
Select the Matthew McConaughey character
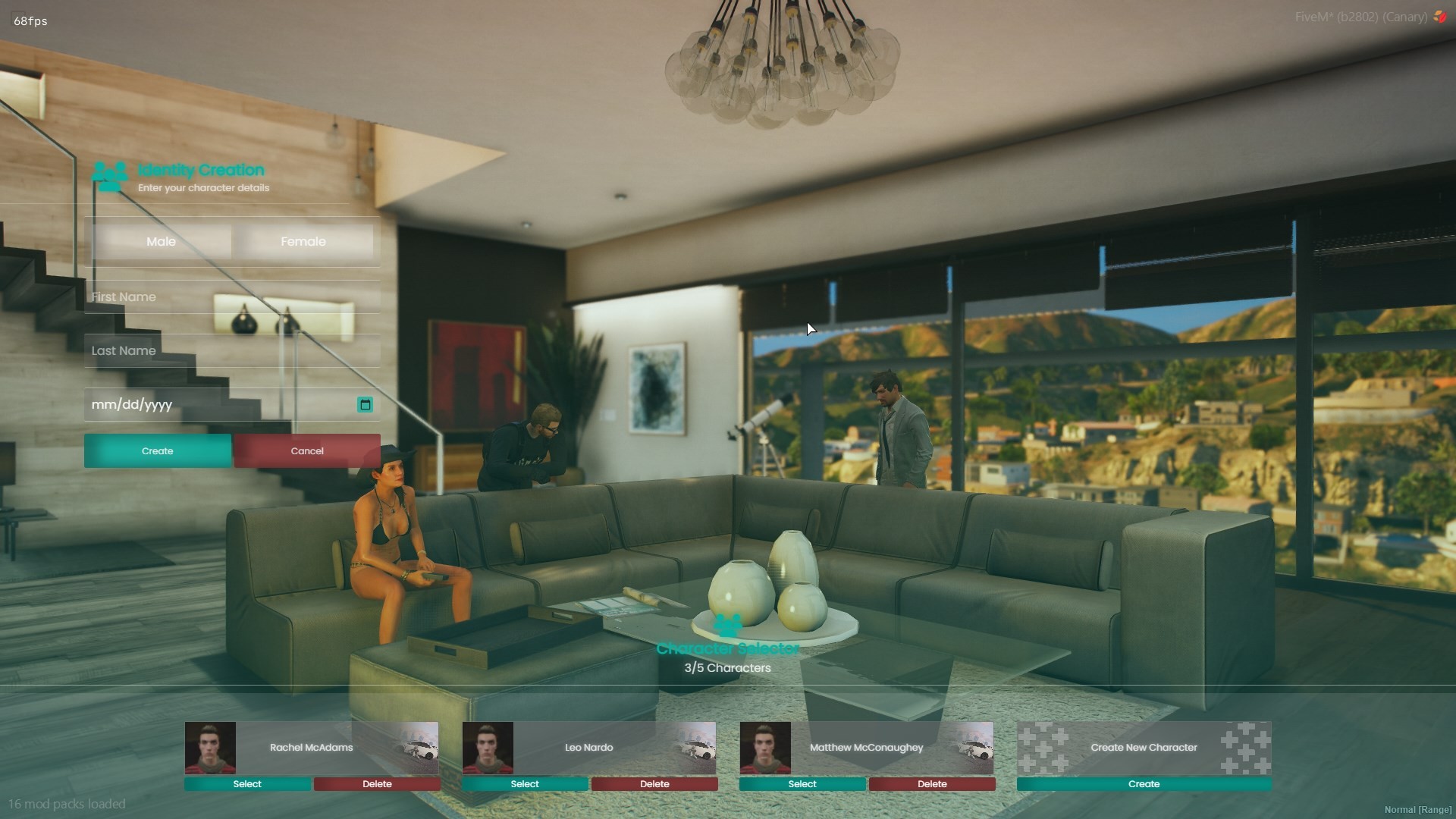[x=802, y=784]
